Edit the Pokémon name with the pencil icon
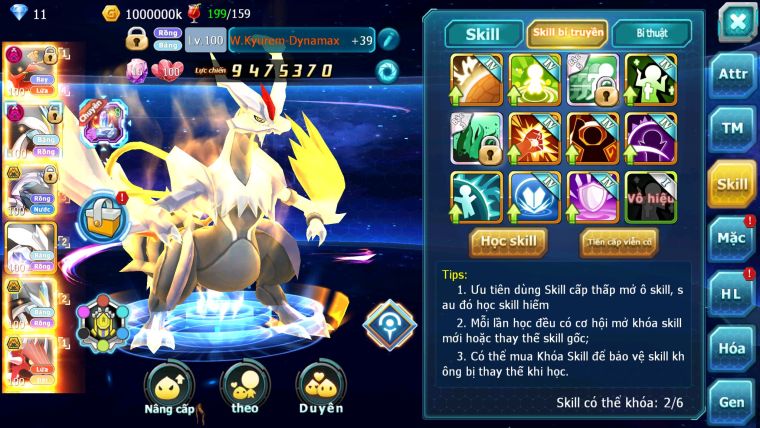Viewport: 760px width, 428px height. 389,40
